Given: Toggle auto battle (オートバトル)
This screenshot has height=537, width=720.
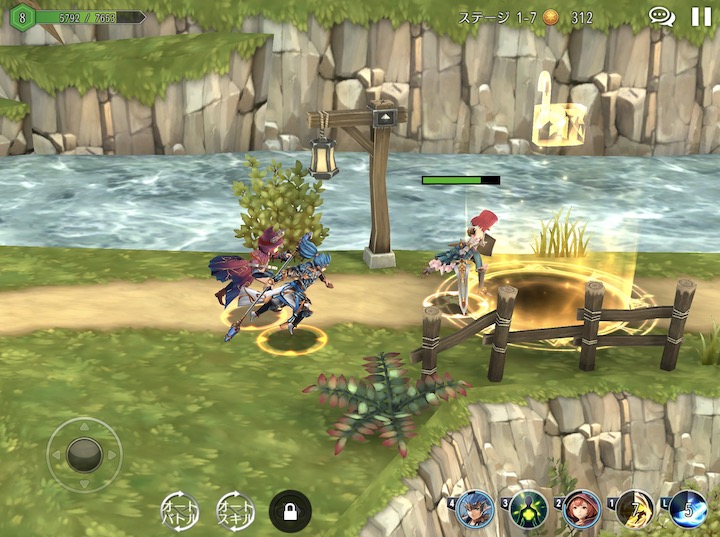Looking at the screenshot, I should (x=180, y=511).
